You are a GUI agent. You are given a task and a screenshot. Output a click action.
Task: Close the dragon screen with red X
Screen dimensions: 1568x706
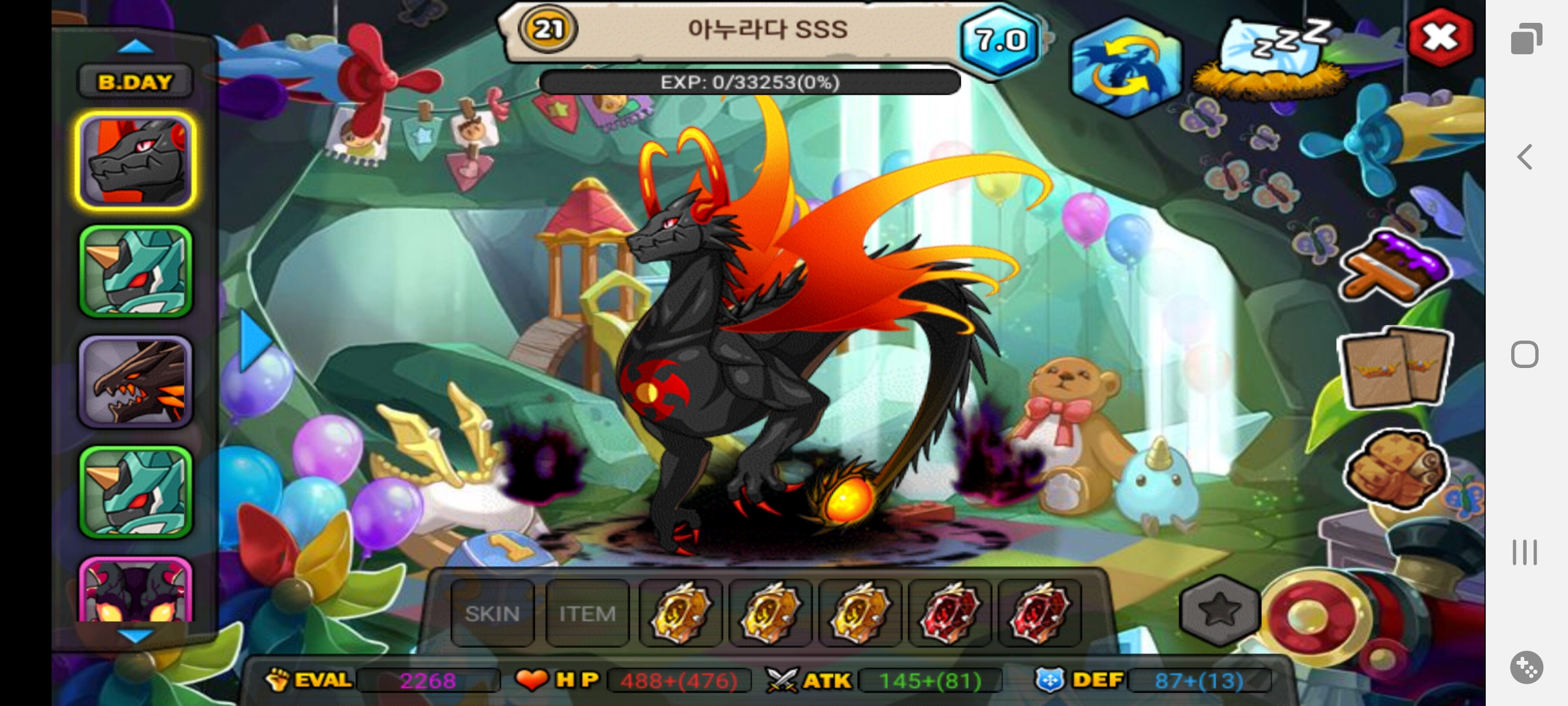1440,37
